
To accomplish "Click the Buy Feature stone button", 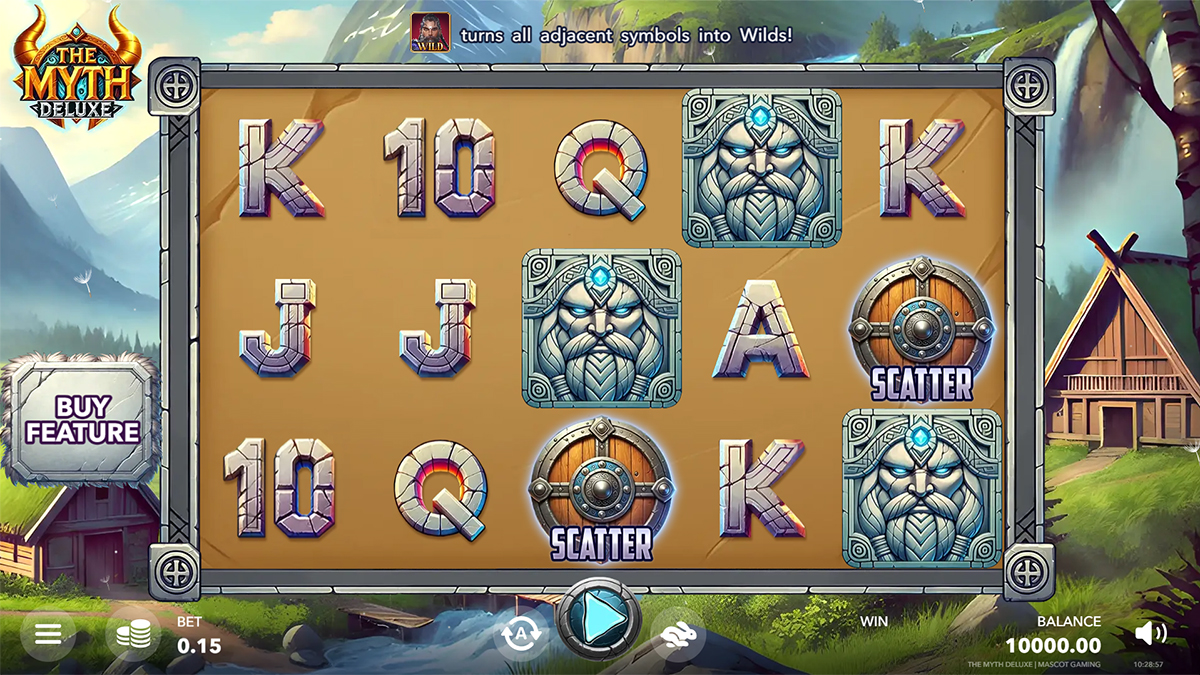I will point(82,421).
